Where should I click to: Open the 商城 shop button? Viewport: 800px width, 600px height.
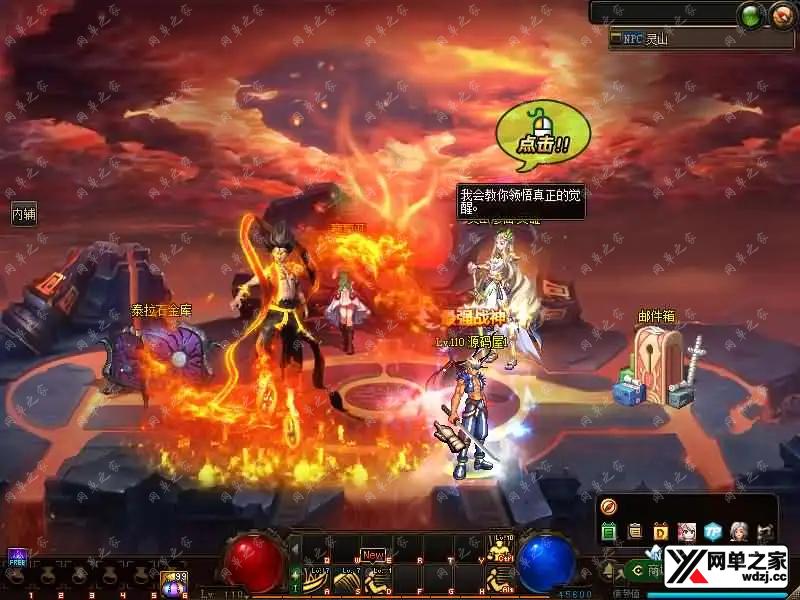[646, 571]
